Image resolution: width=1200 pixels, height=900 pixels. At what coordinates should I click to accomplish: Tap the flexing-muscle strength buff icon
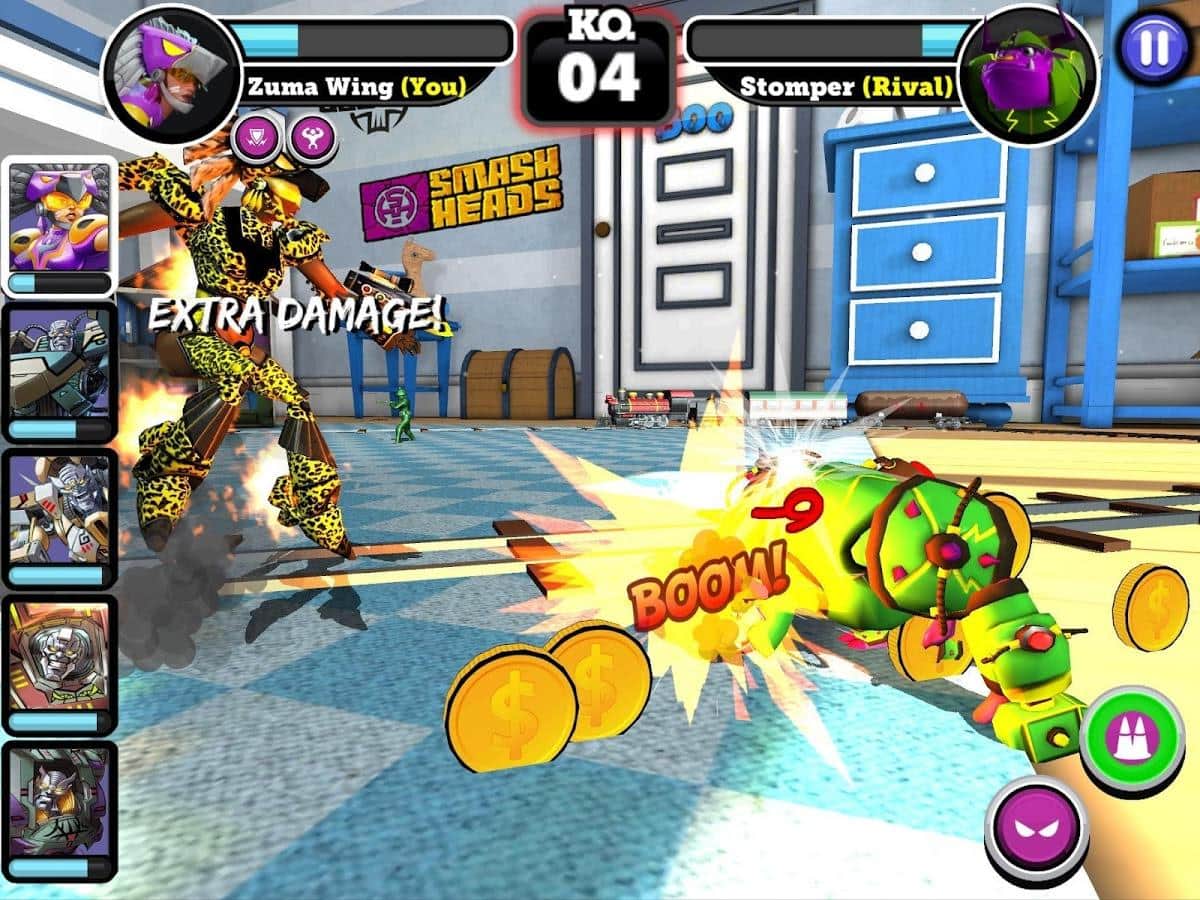(x=312, y=140)
